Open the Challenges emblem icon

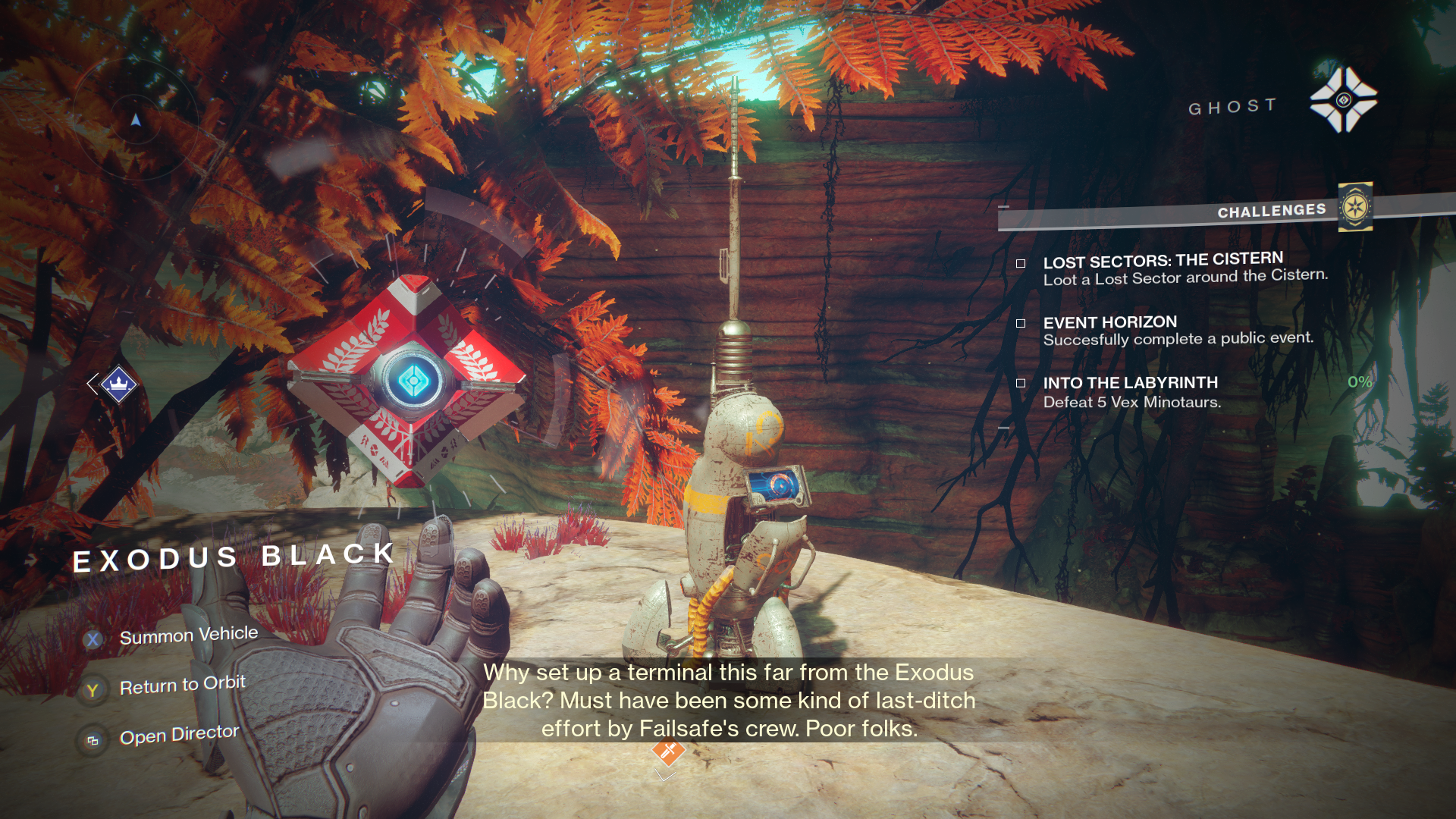(1355, 207)
